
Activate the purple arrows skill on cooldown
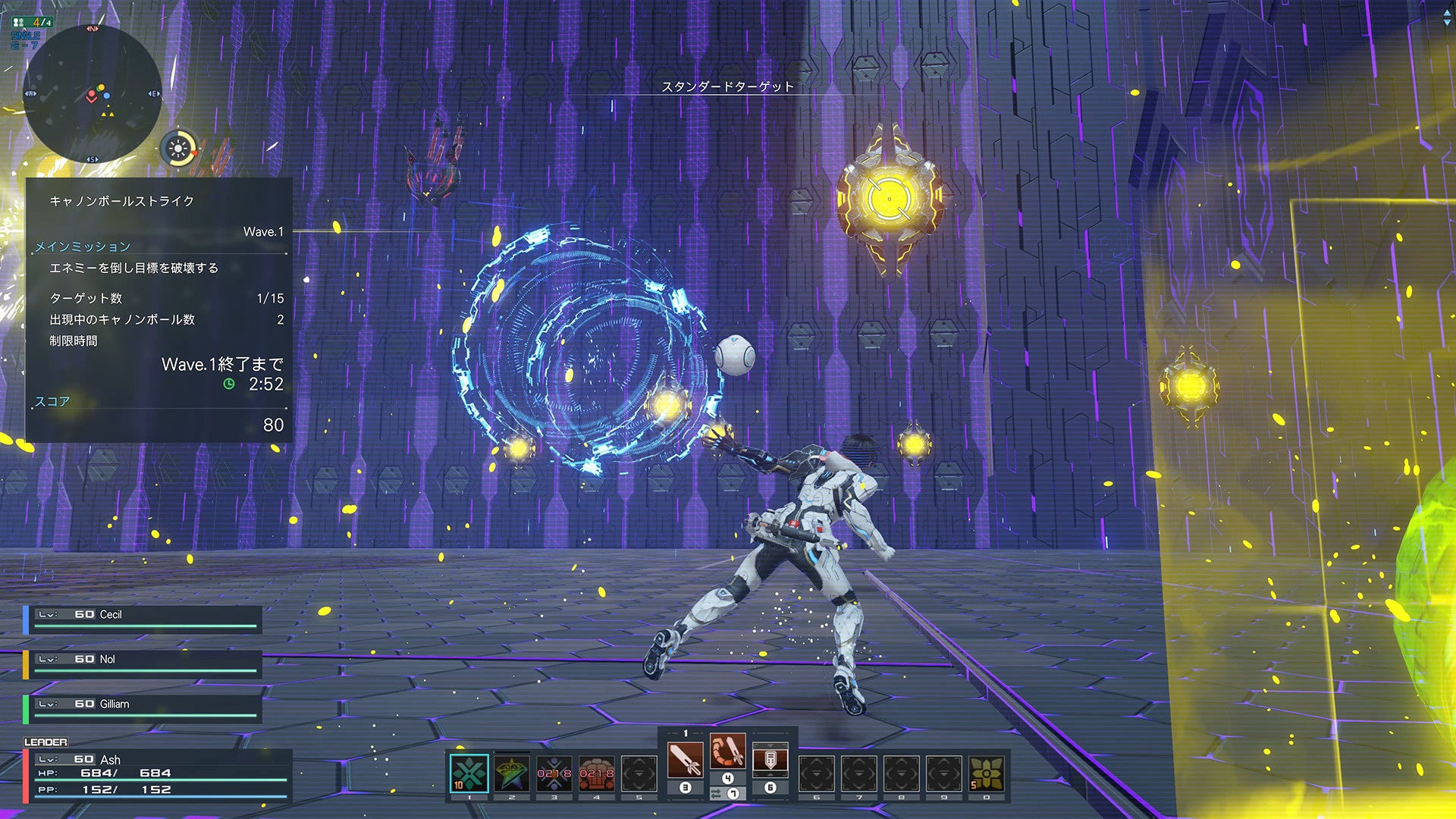coord(554,773)
